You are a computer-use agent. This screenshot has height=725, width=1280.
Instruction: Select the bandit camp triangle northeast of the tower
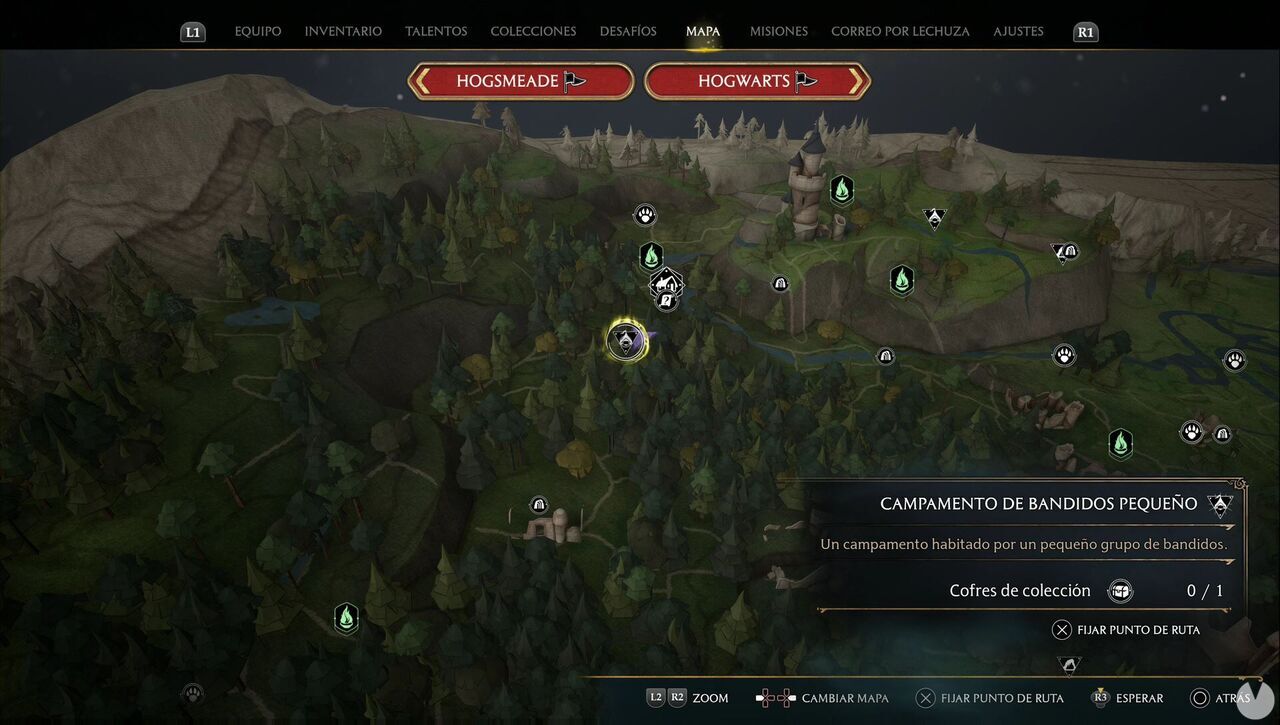coord(934,217)
